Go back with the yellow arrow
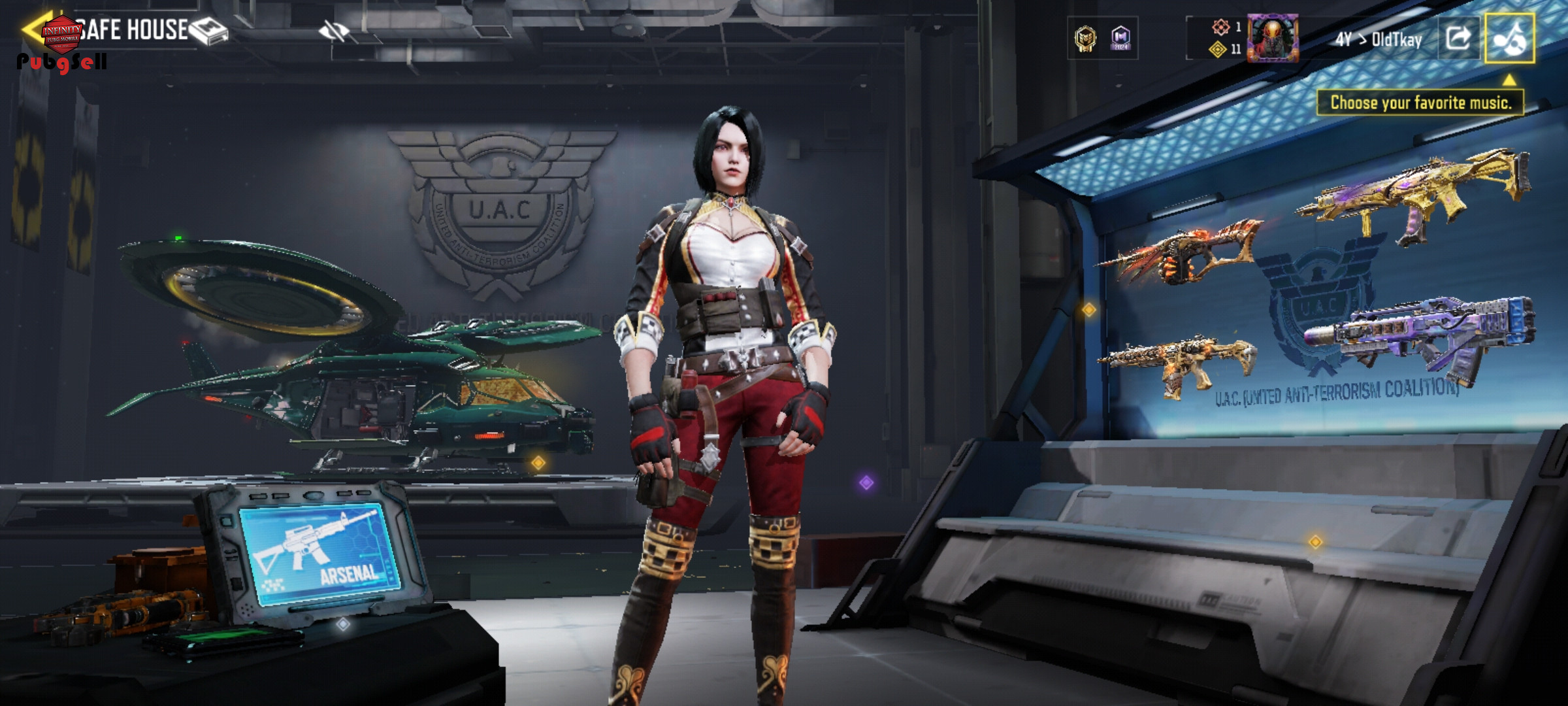 (33, 29)
